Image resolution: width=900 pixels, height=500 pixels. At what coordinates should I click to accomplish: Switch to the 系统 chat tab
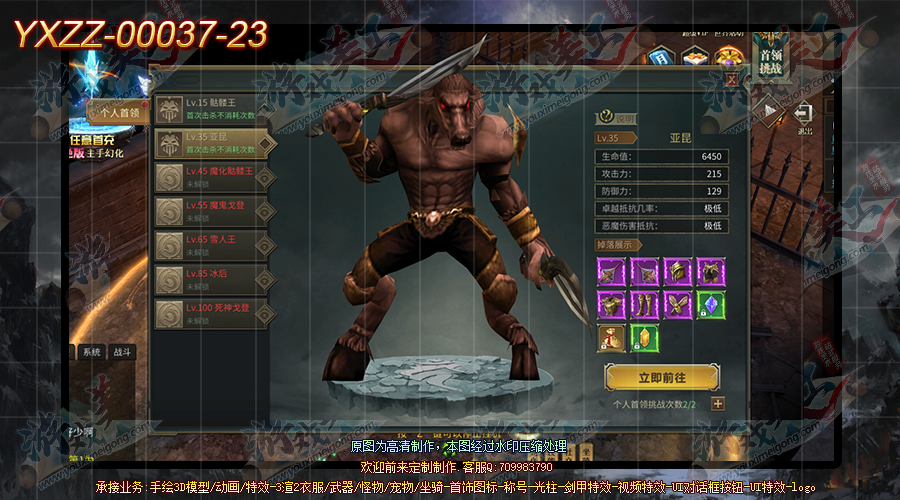(x=92, y=352)
